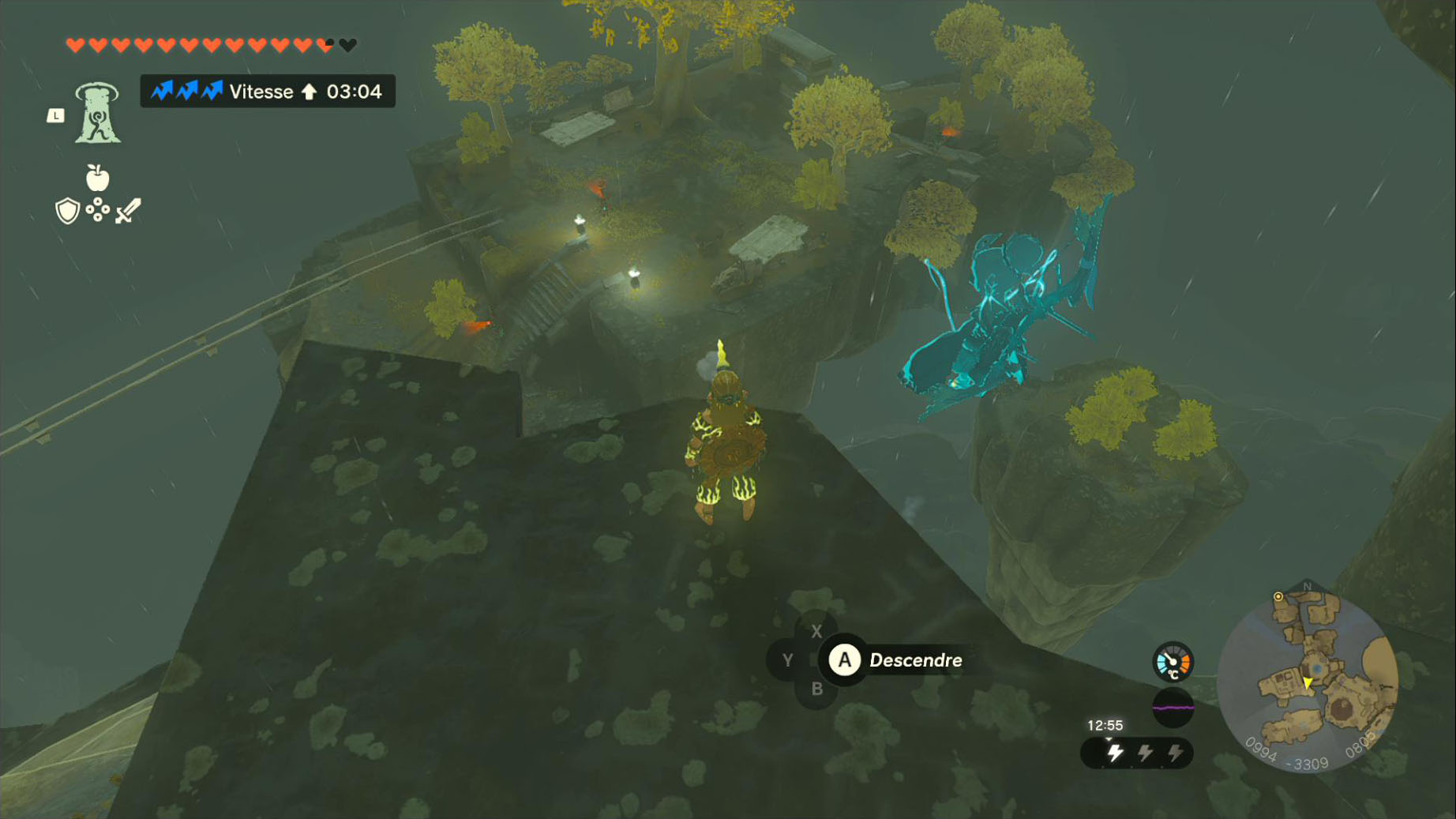Click the temperature gauge icon
Image resolution: width=1456 pixels, height=819 pixels.
pos(1173,662)
